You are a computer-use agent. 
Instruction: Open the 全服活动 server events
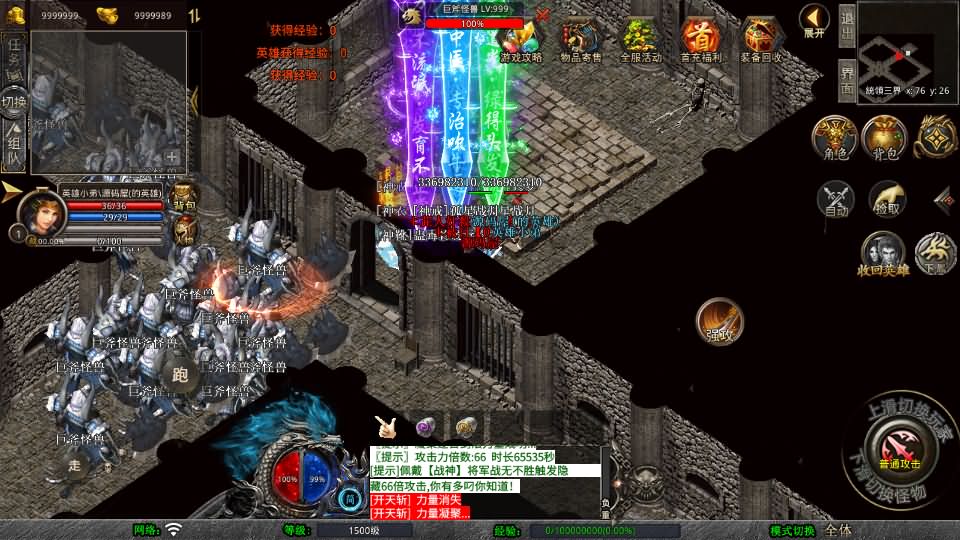pyautogui.click(x=641, y=40)
